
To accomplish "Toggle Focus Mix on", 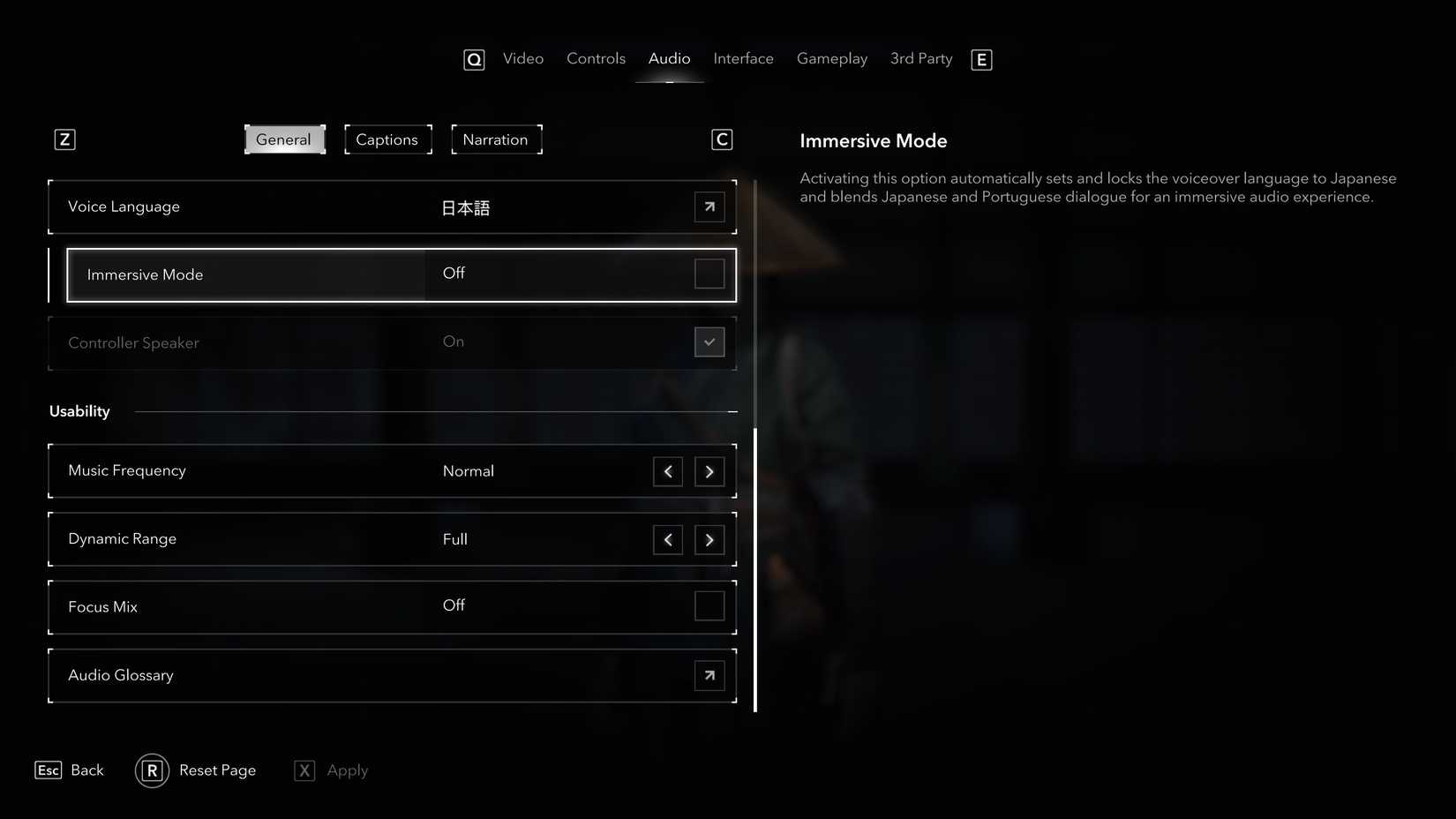I will [x=709, y=606].
